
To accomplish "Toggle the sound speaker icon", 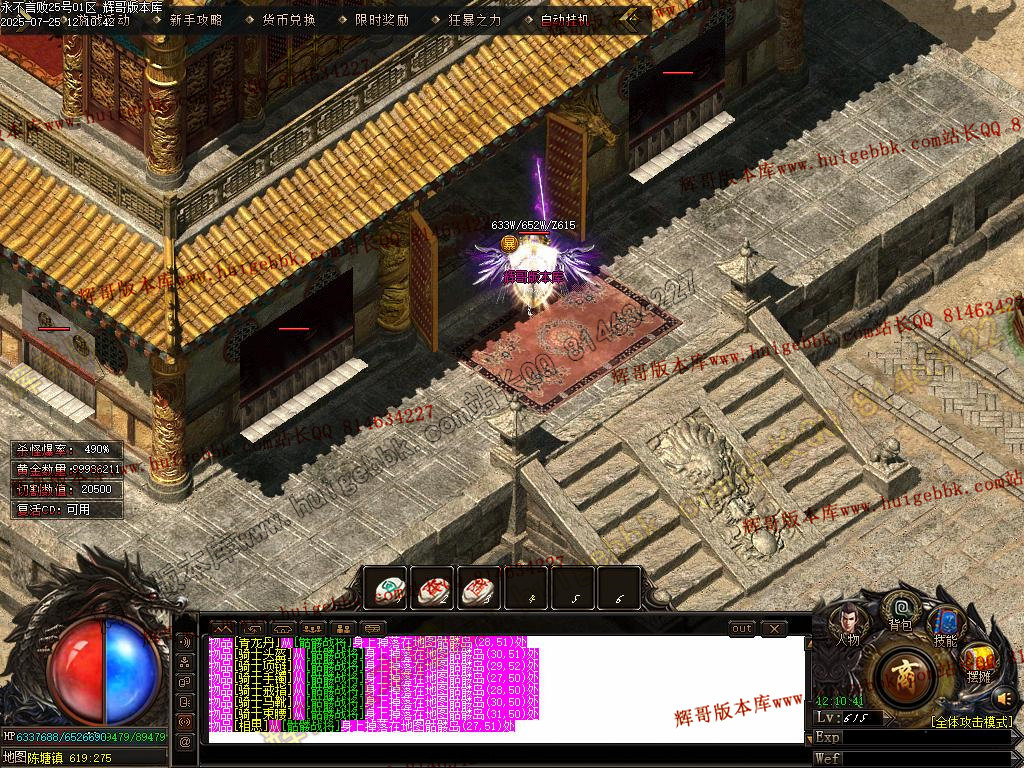I will tap(1004, 698).
